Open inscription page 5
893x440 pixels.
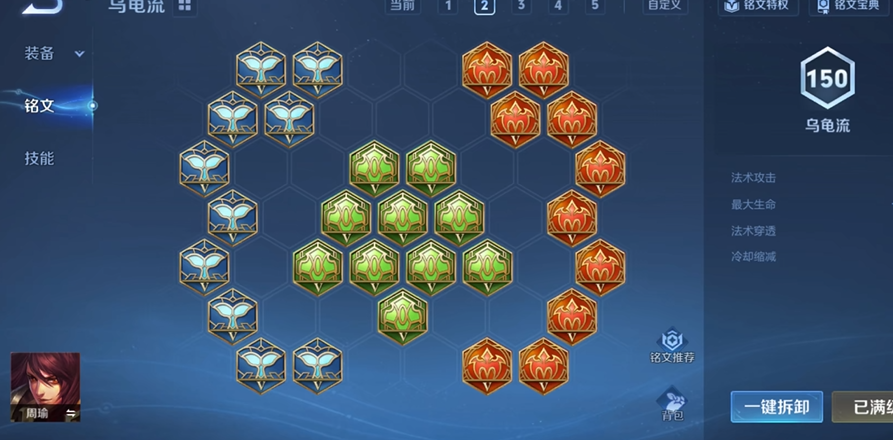595,6
